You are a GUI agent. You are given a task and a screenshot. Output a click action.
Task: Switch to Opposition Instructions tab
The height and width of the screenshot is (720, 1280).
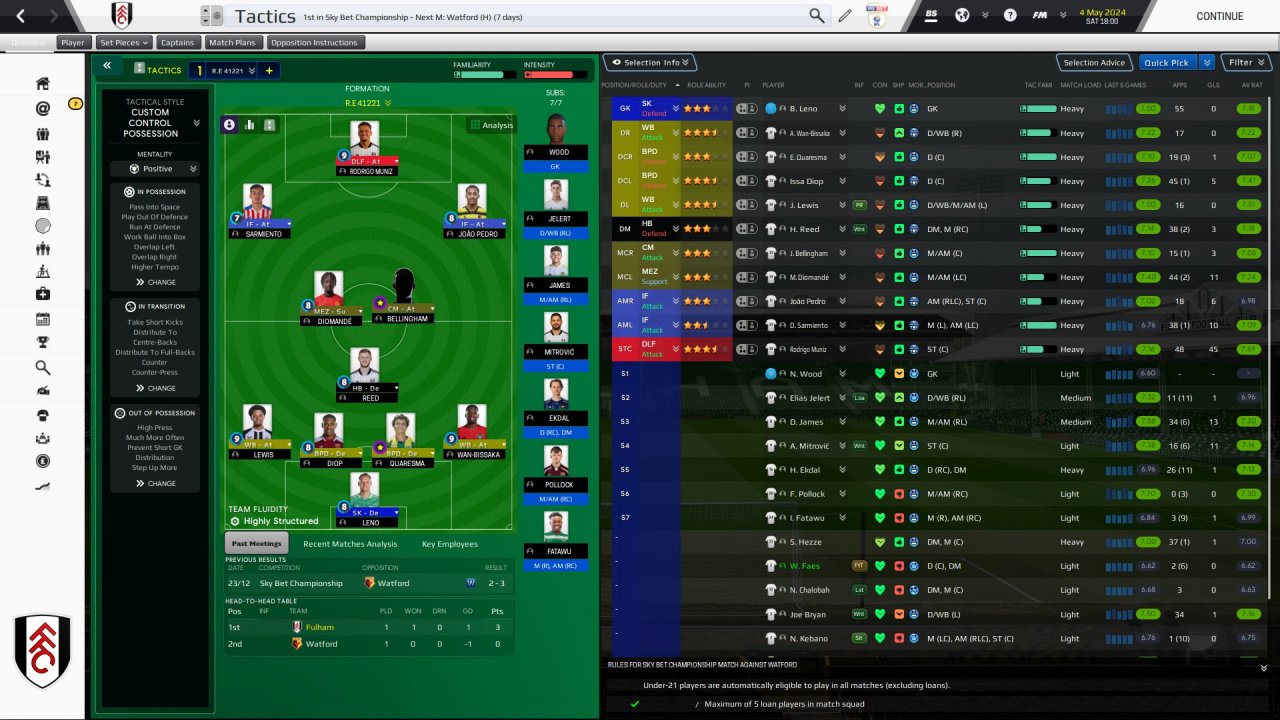pos(314,43)
